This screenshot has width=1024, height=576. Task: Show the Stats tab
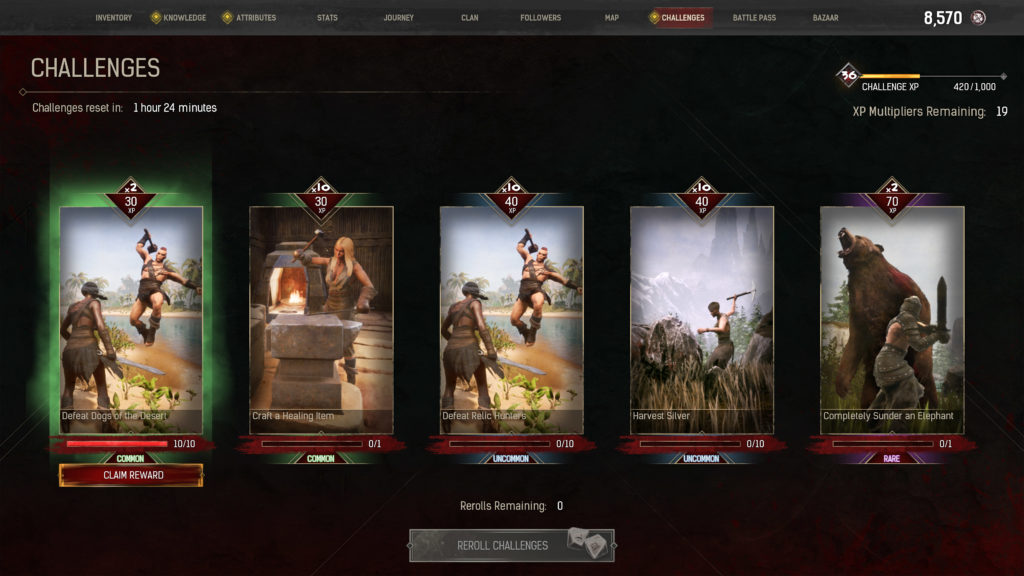pyautogui.click(x=327, y=18)
